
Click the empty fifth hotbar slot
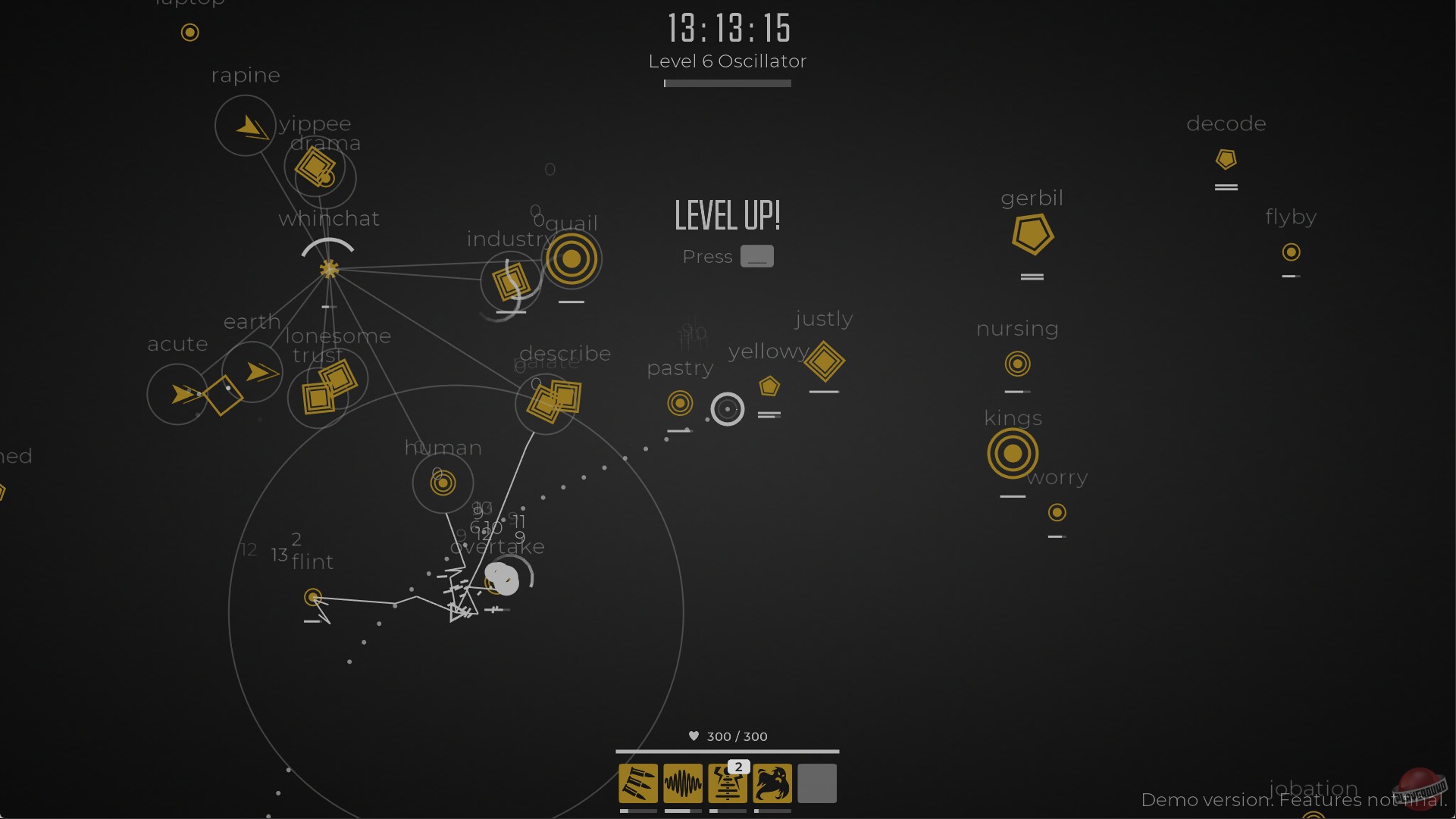(816, 784)
